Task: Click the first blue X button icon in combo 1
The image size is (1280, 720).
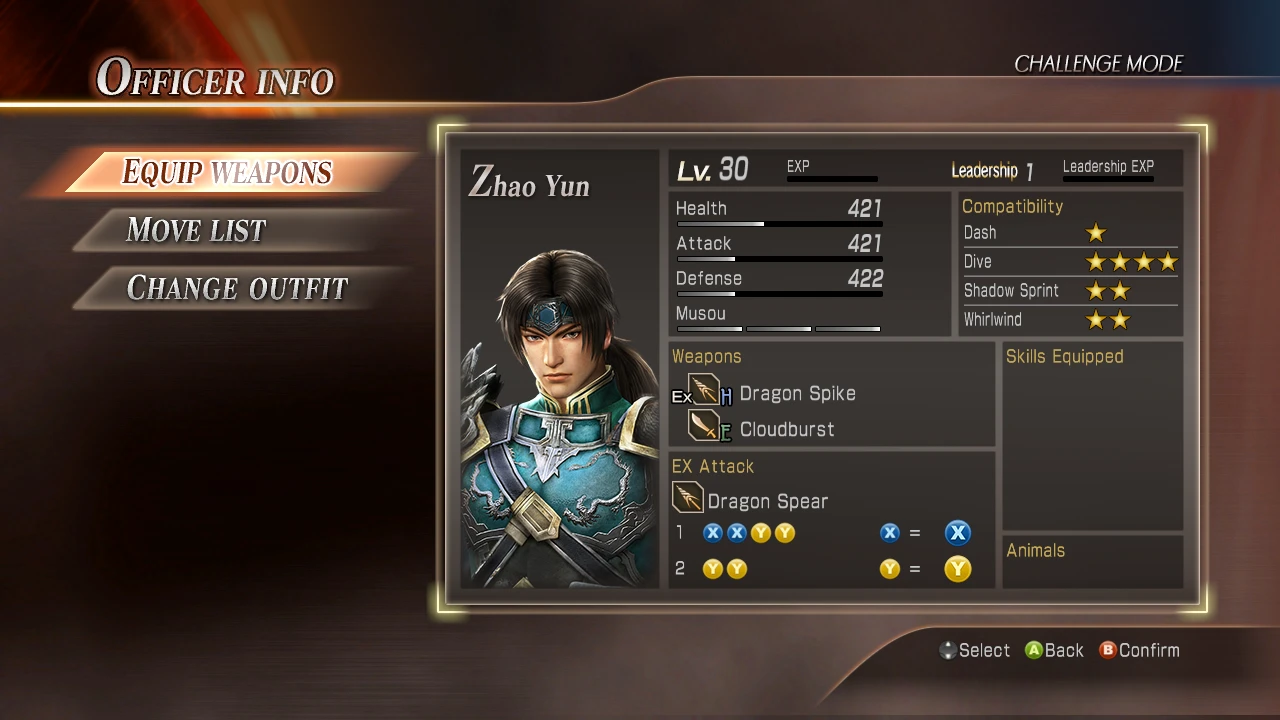Action: pyautogui.click(x=712, y=532)
